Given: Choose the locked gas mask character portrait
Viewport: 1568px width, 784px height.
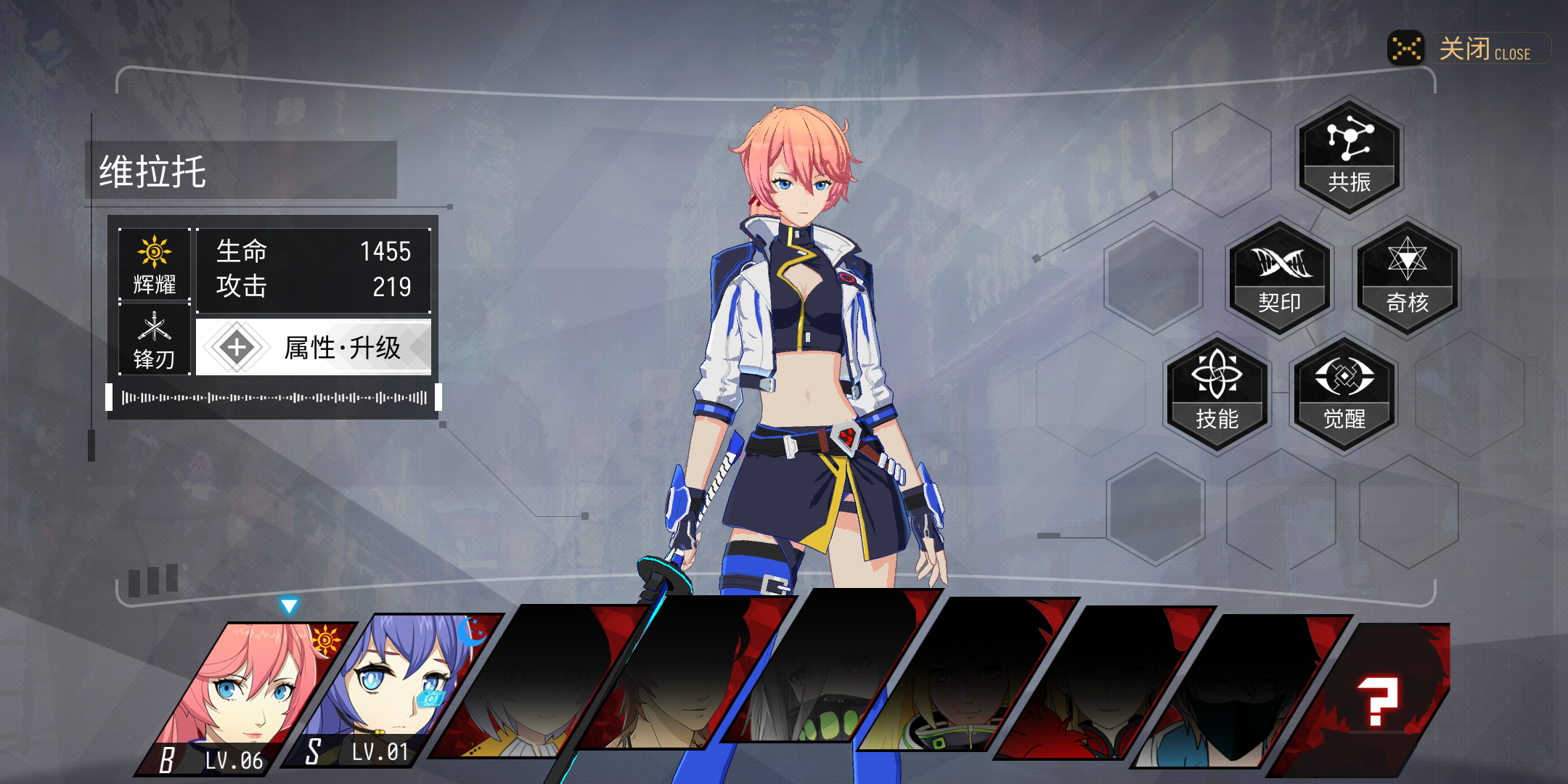Looking at the screenshot, I should (x=820, y=690).
